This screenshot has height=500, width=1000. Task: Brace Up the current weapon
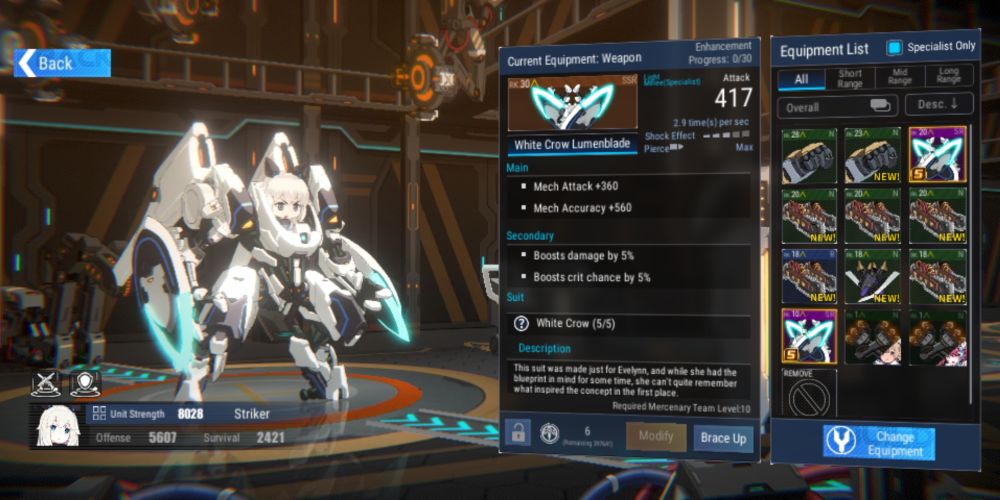(723, 438)
